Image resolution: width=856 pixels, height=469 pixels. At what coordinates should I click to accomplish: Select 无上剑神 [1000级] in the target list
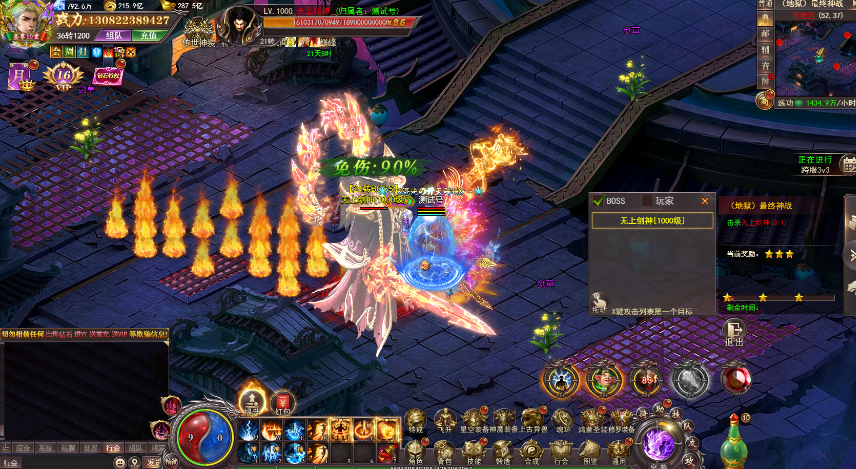click(652, 220)
